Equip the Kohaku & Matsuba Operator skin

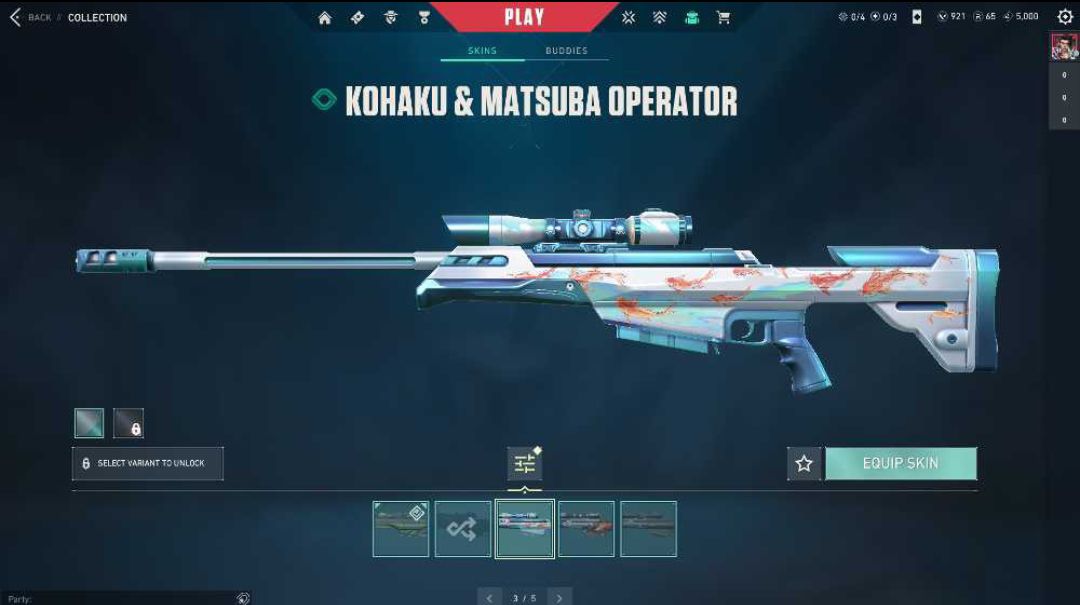[x=900, y=463]
